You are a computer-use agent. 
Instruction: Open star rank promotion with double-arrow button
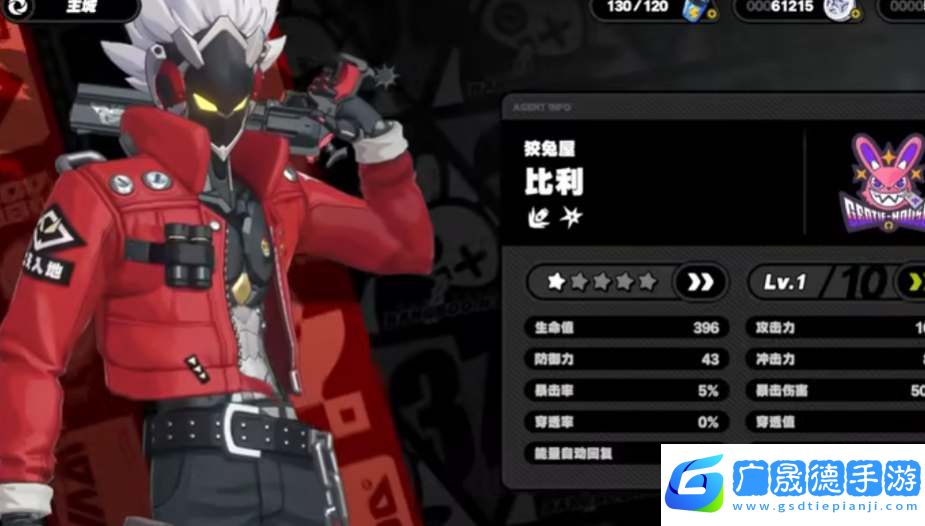click(x=700, y=282)
